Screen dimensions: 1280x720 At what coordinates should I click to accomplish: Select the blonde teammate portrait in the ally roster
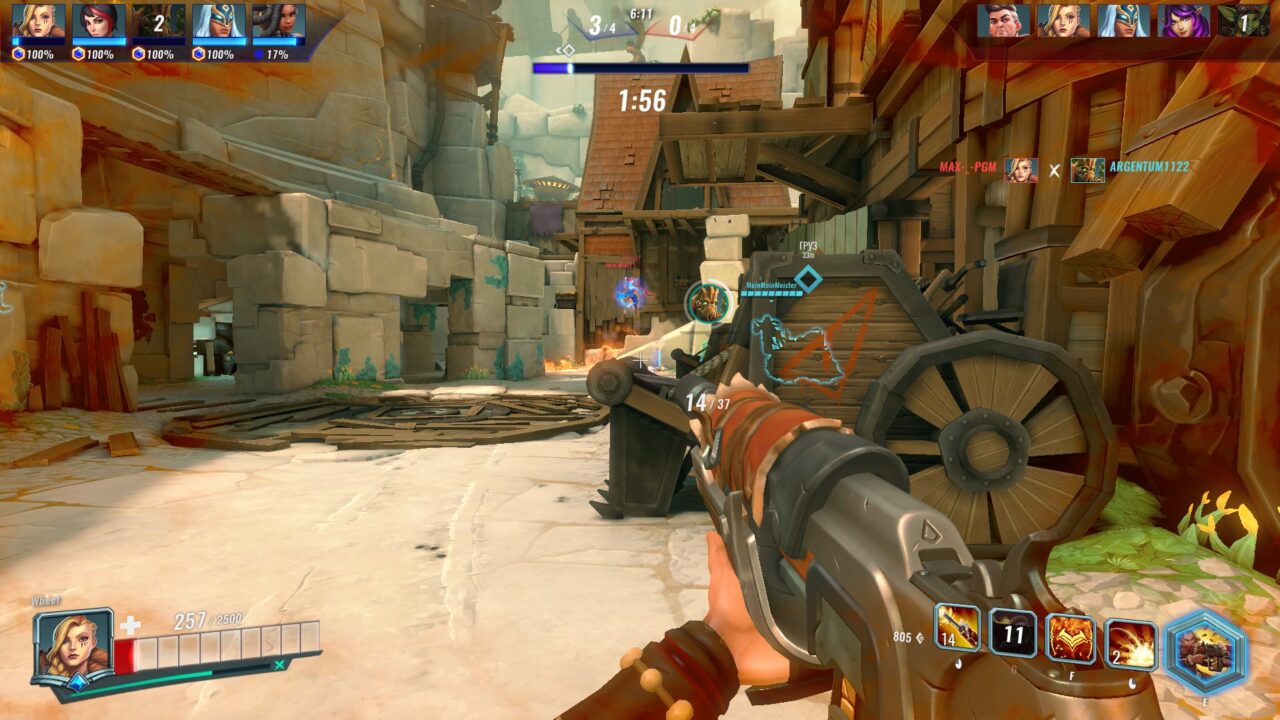[x=39, y=21]
